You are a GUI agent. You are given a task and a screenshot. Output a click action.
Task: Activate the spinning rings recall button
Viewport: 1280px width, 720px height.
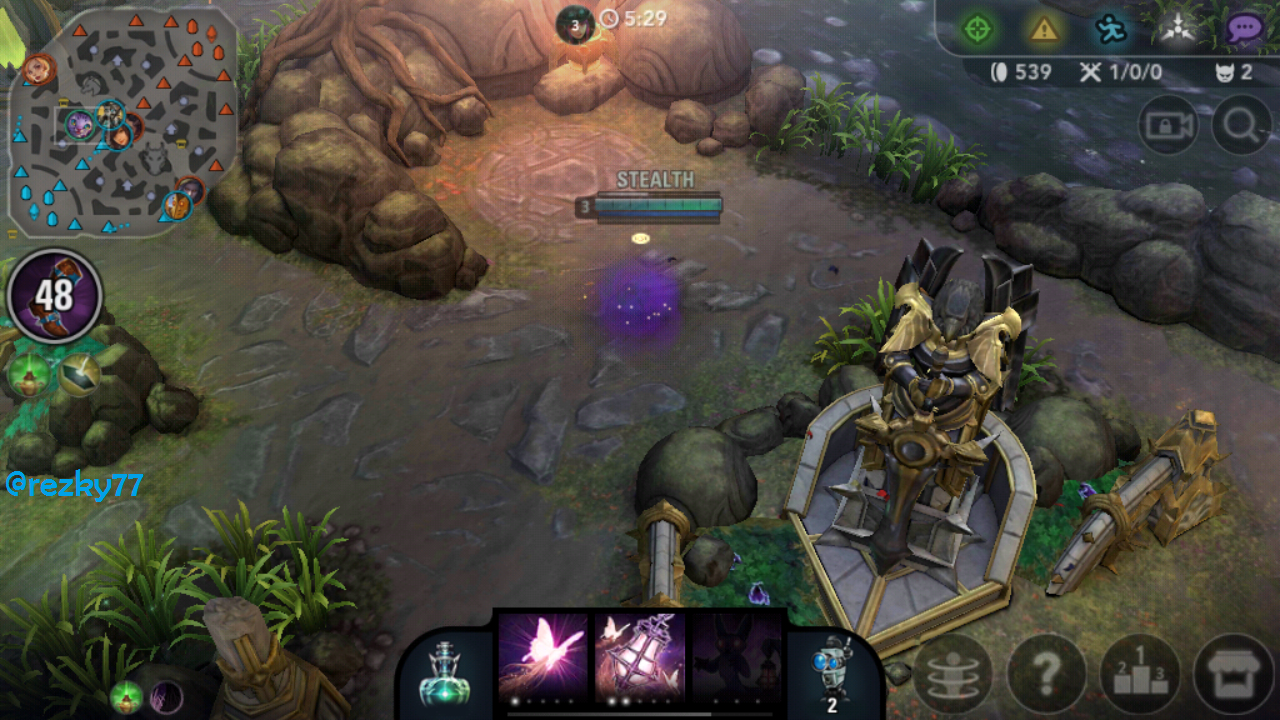(953, 673)
